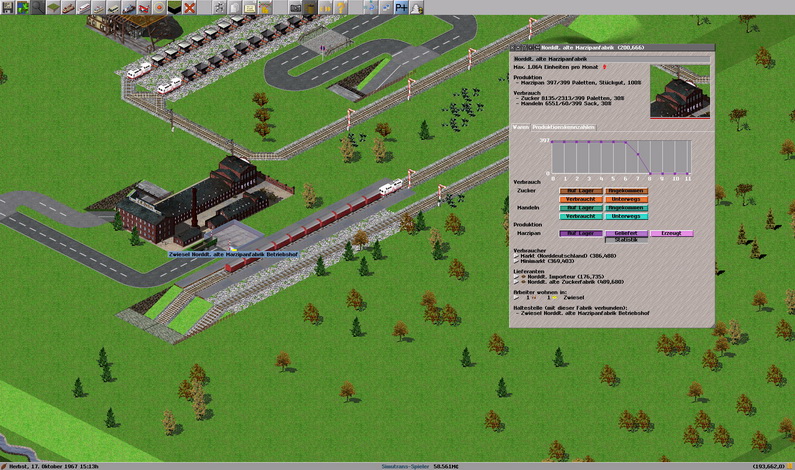This screenshot has width=795, height=470.
Task: Close the Marzipanfabrik info window
Action: tap(514, 47)
